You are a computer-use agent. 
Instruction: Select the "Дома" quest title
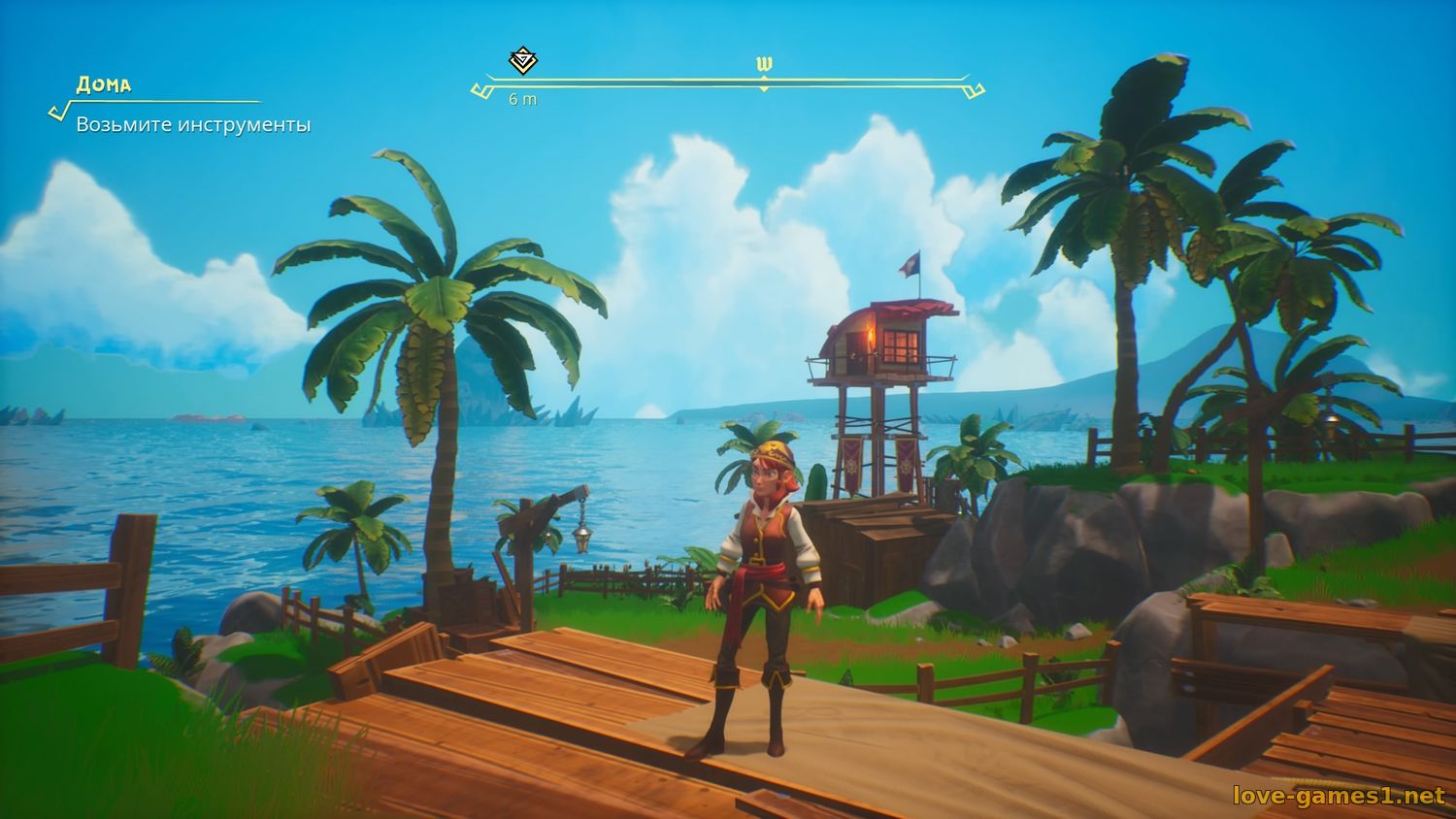point(103,84)
